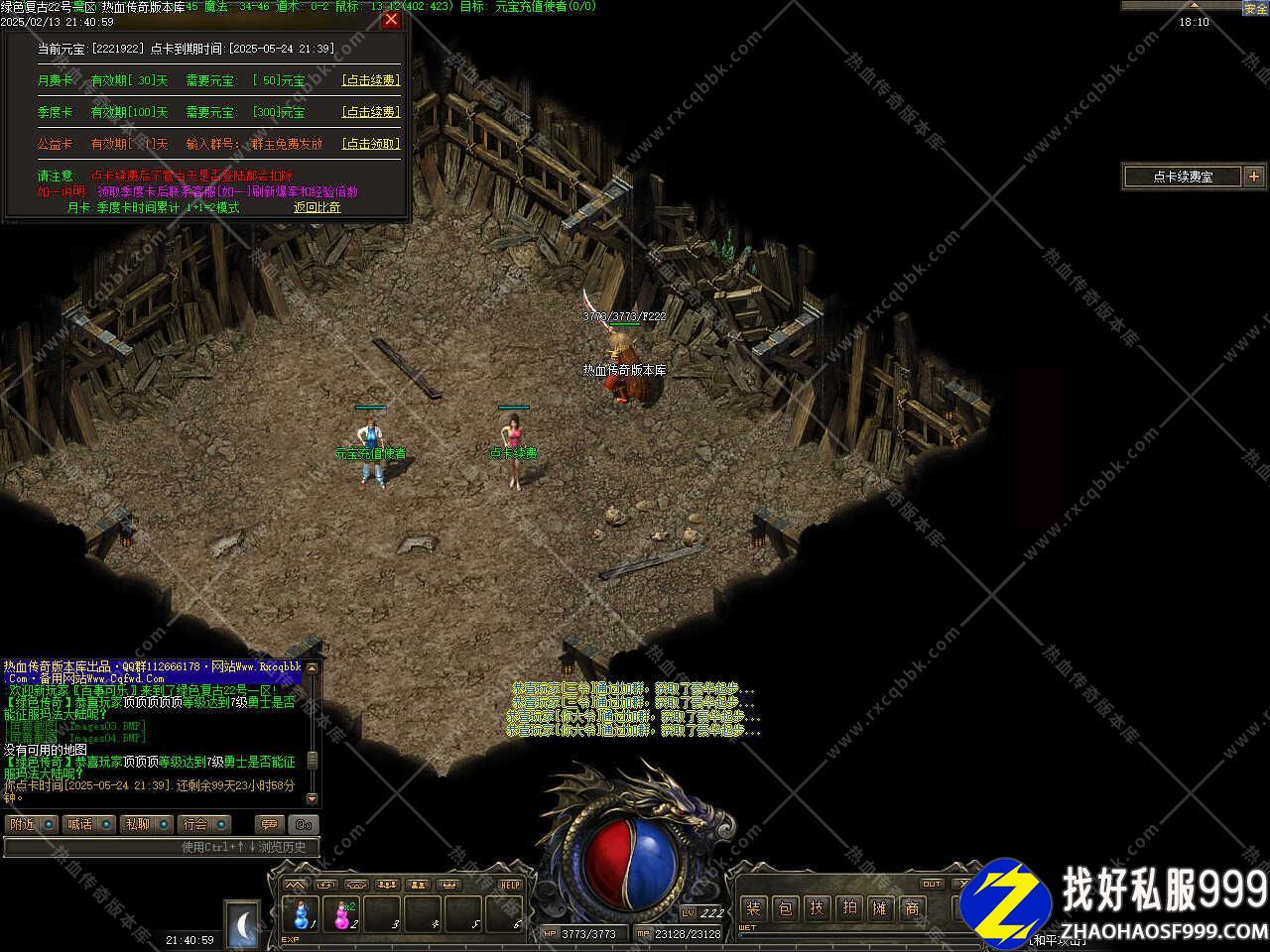This screenshot has width=1270, height=952.
Task: Open the 包 bag inventory
Action: (x=786, y=907)
